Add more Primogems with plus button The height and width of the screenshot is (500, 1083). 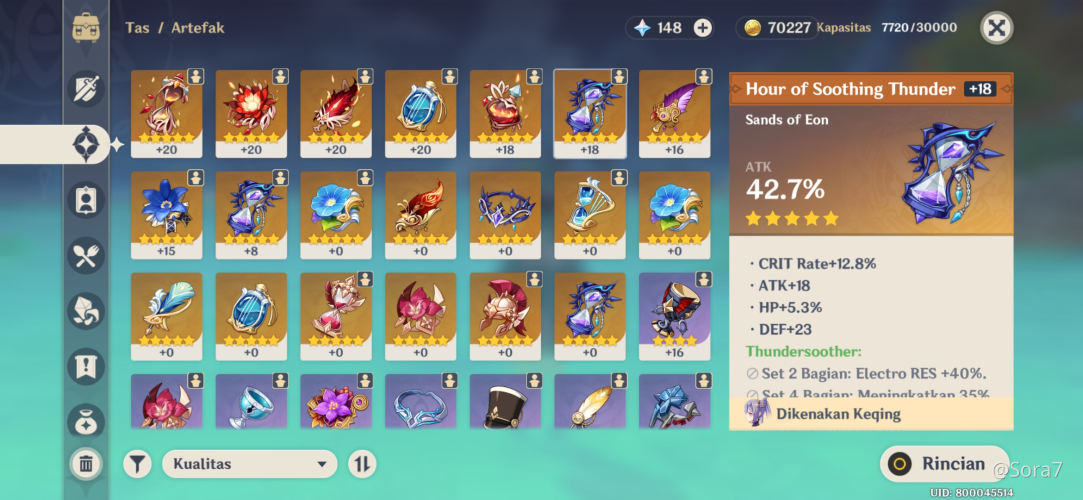pos(703,28)
